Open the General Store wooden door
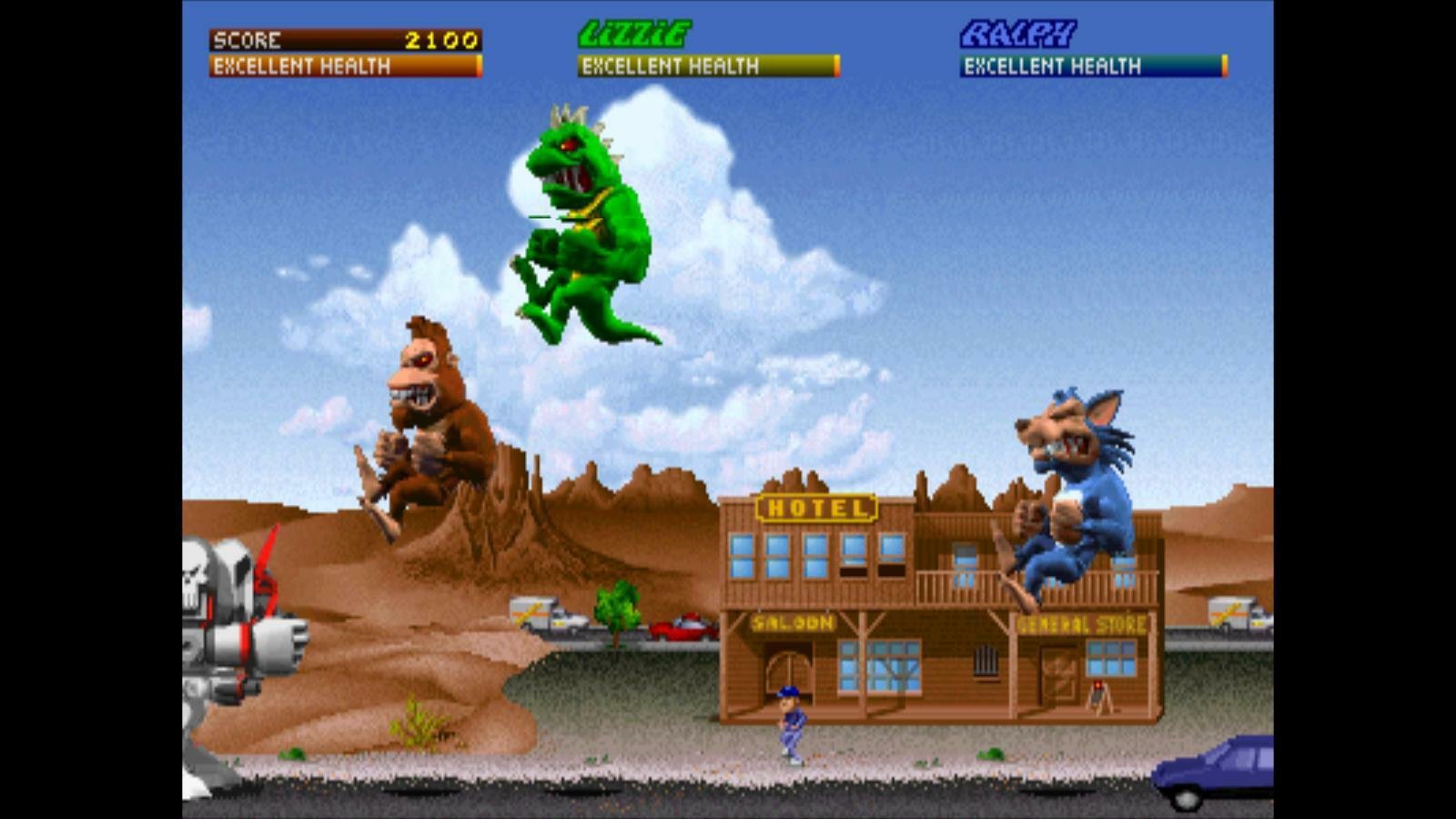Viewport: 1456px width, 819px height. [1057, 672]
